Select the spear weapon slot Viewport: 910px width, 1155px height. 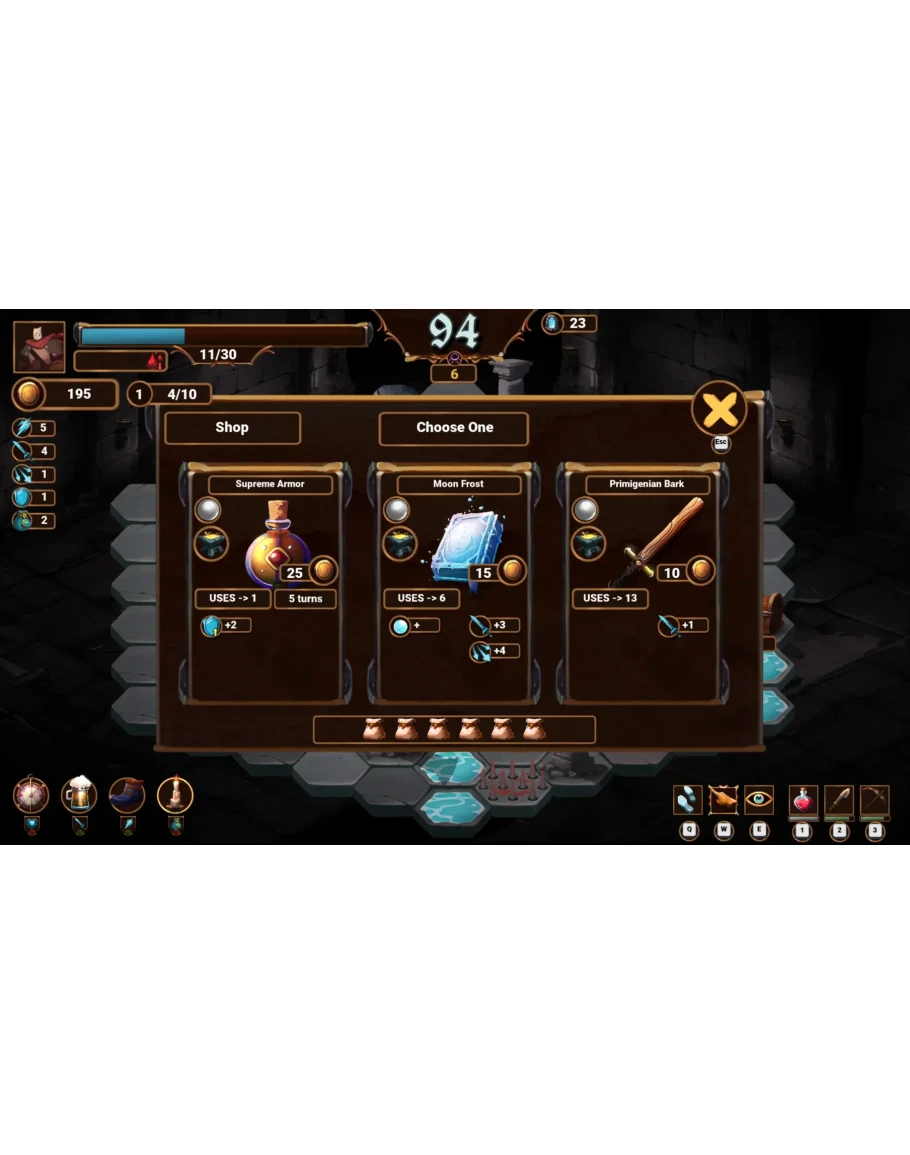pyautogui.click(x=839, y=800)
